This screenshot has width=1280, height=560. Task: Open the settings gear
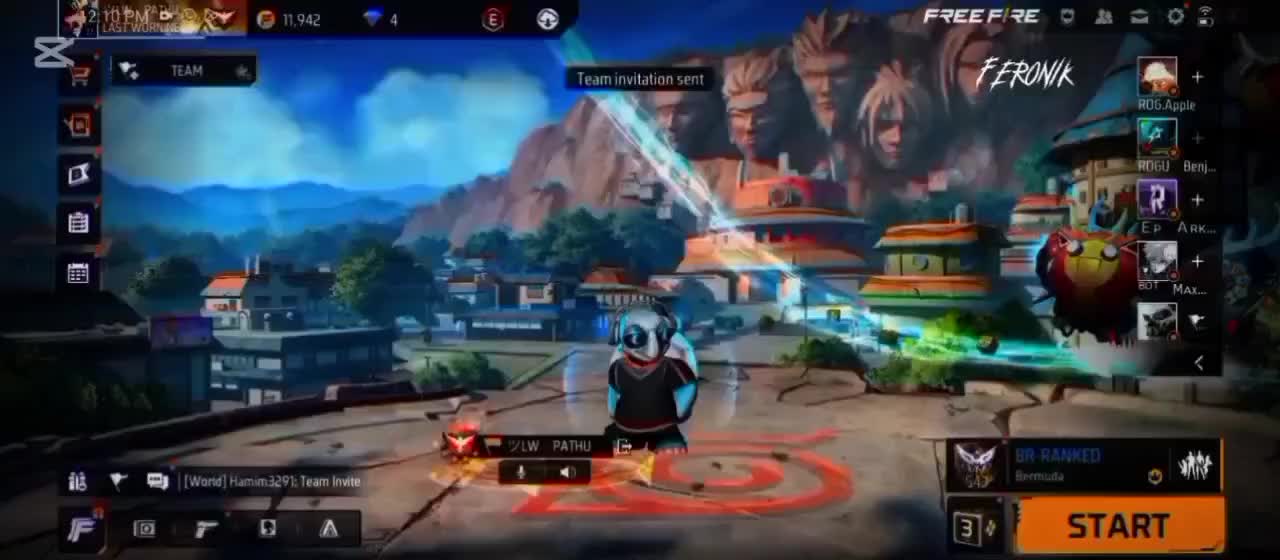click(1175, 16)
